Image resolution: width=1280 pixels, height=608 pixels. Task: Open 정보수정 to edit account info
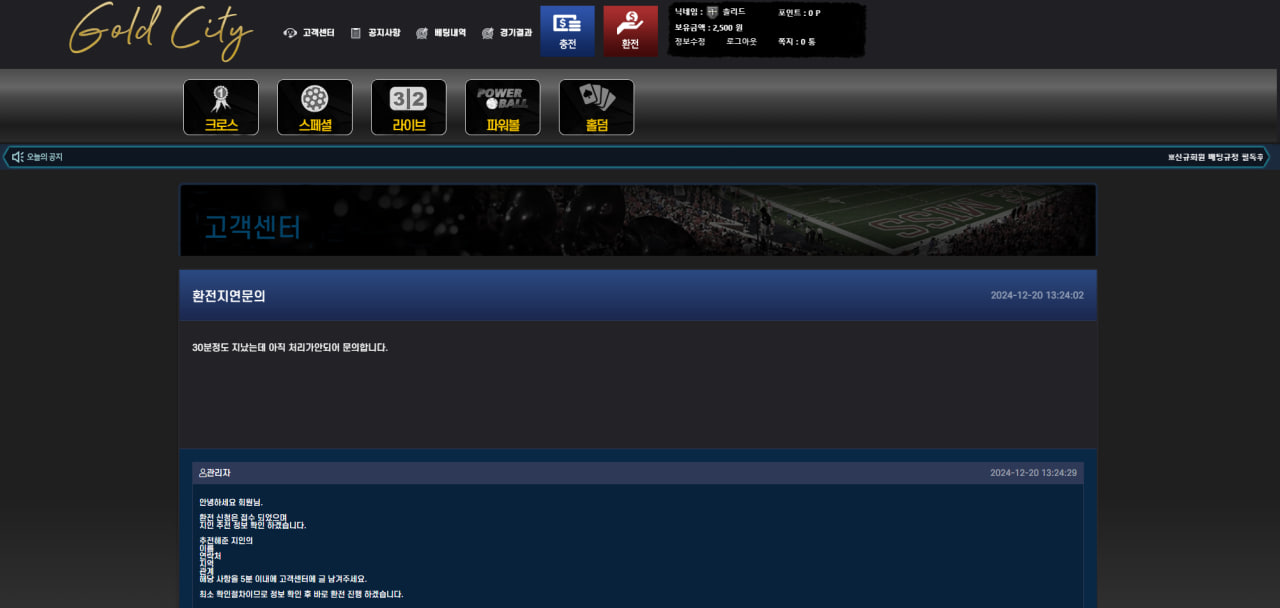[x=690, y=42]
